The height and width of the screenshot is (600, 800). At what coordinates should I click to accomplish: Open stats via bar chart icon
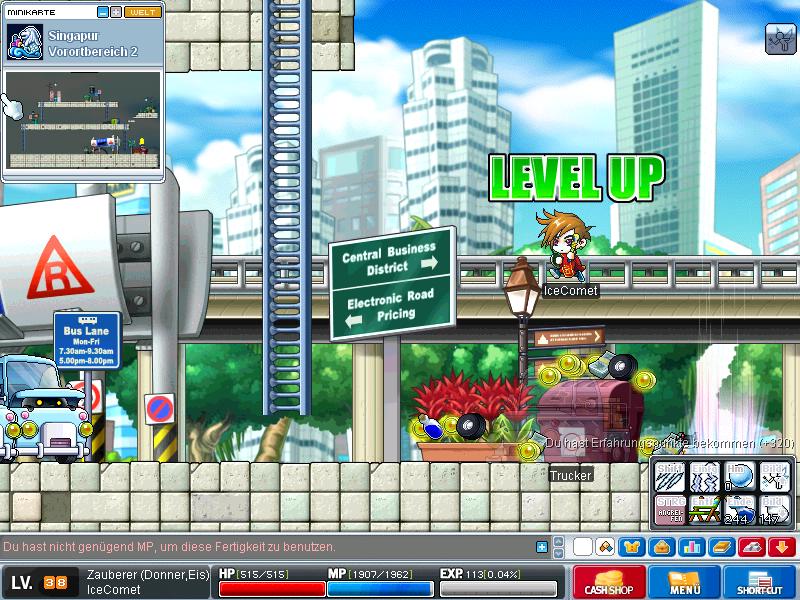point(691,547)
